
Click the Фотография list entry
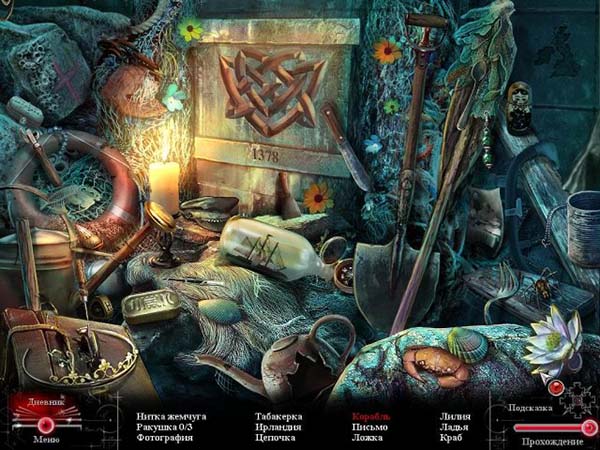[165, 438]
